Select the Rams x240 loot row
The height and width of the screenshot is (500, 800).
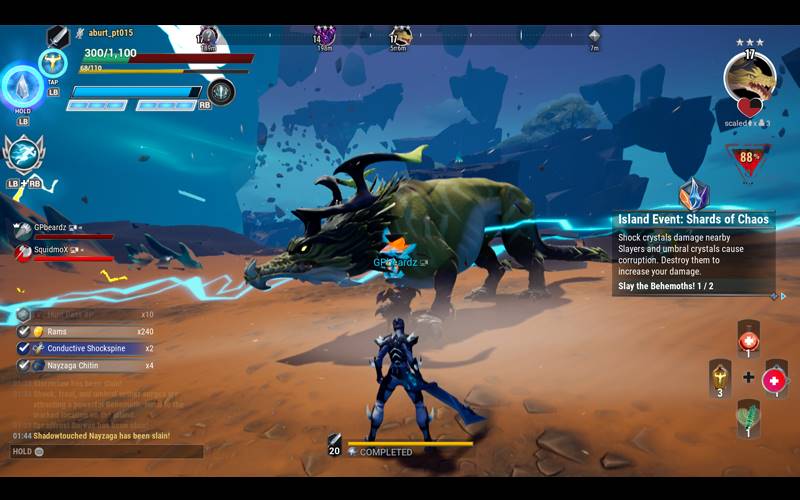(86, 331)
